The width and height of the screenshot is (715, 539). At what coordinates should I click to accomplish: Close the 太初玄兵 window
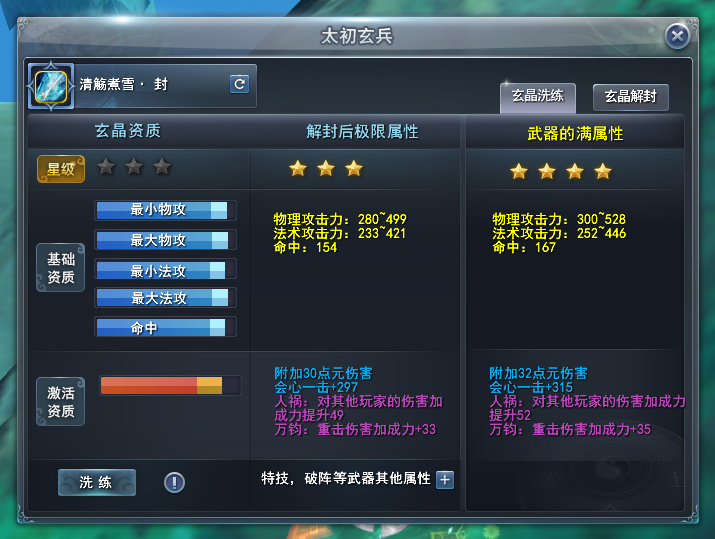(x=678, y=37)
